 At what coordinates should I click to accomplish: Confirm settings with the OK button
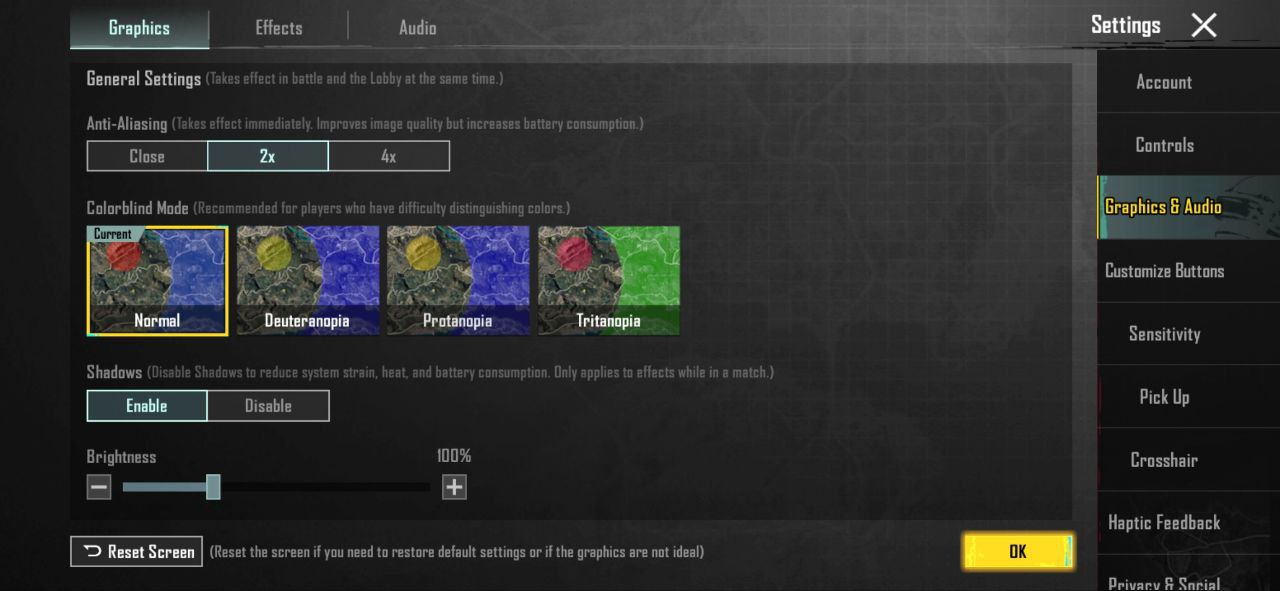pos(1018,551)
